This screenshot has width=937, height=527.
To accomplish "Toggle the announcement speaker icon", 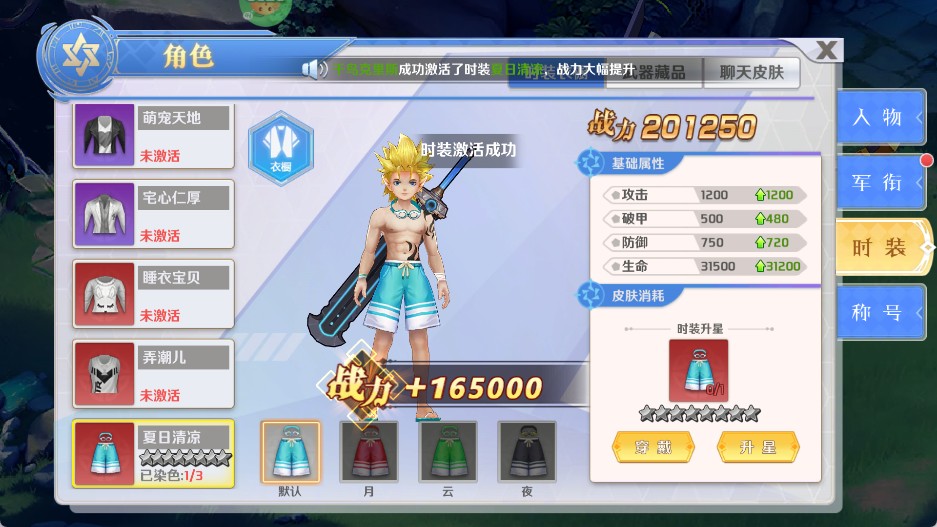I will click(x=315, y=69).
